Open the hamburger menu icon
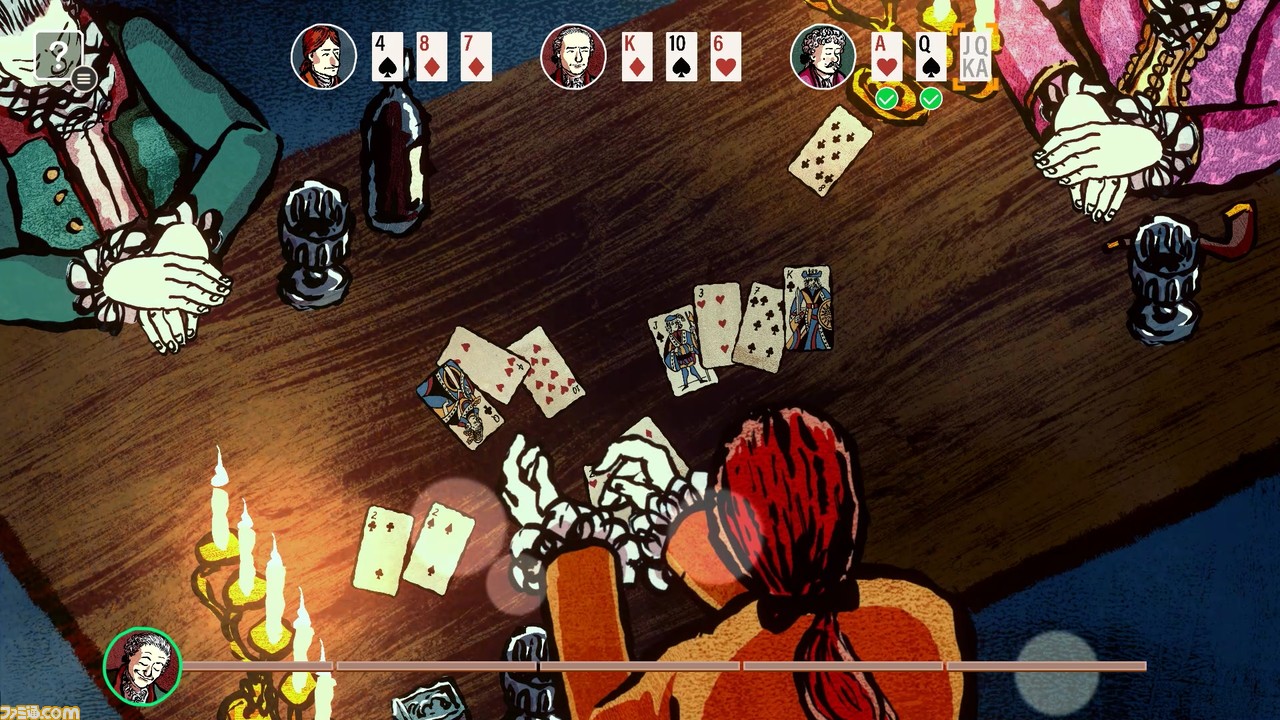 84,78
